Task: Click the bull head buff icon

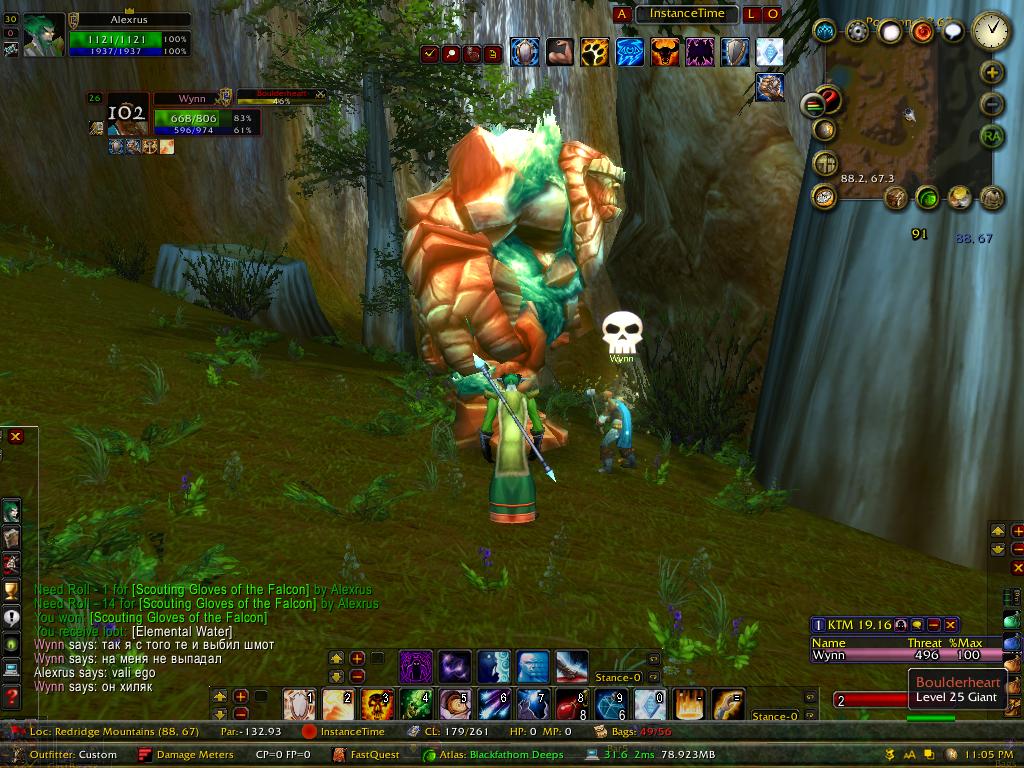Action: tap(664, 51)
